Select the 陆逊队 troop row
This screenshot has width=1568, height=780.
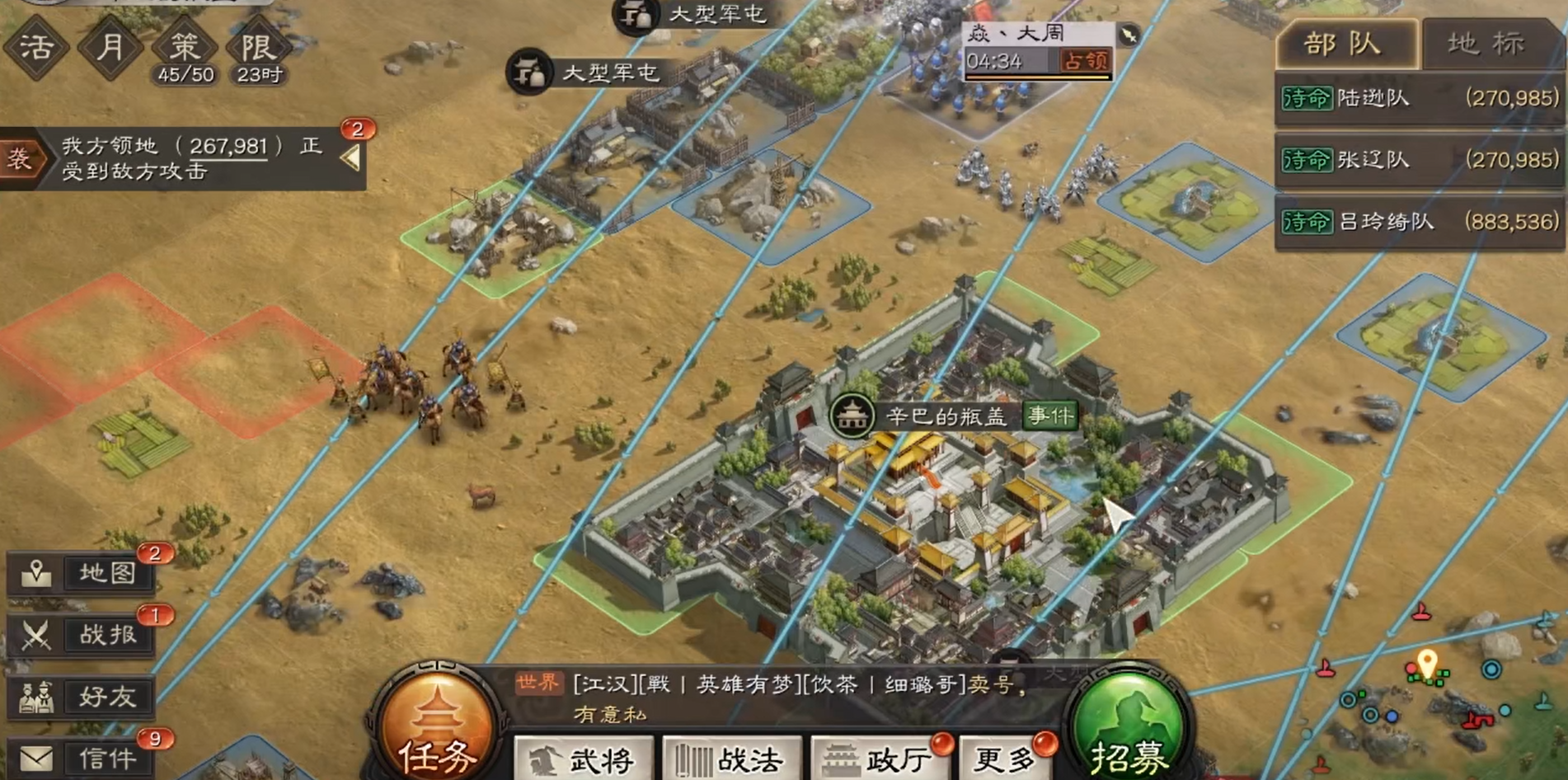click(x=1419, y=98)
